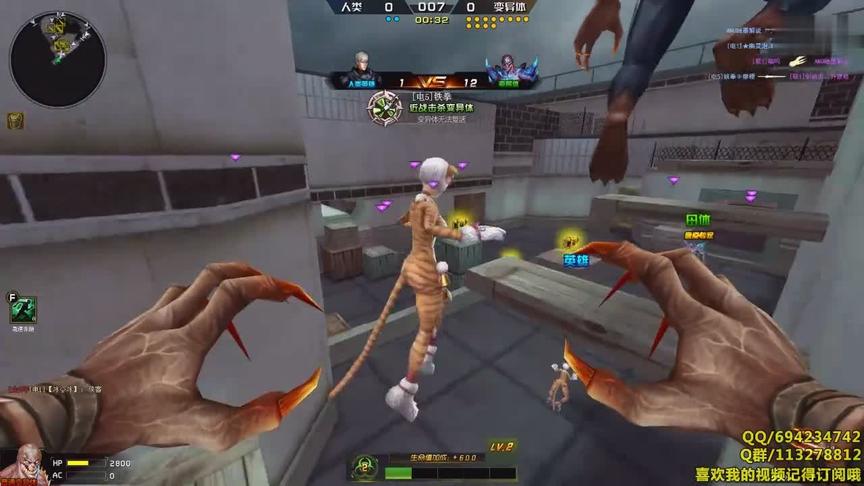Click the circular minimap radar
864x486 pixels.
[57, 58]
